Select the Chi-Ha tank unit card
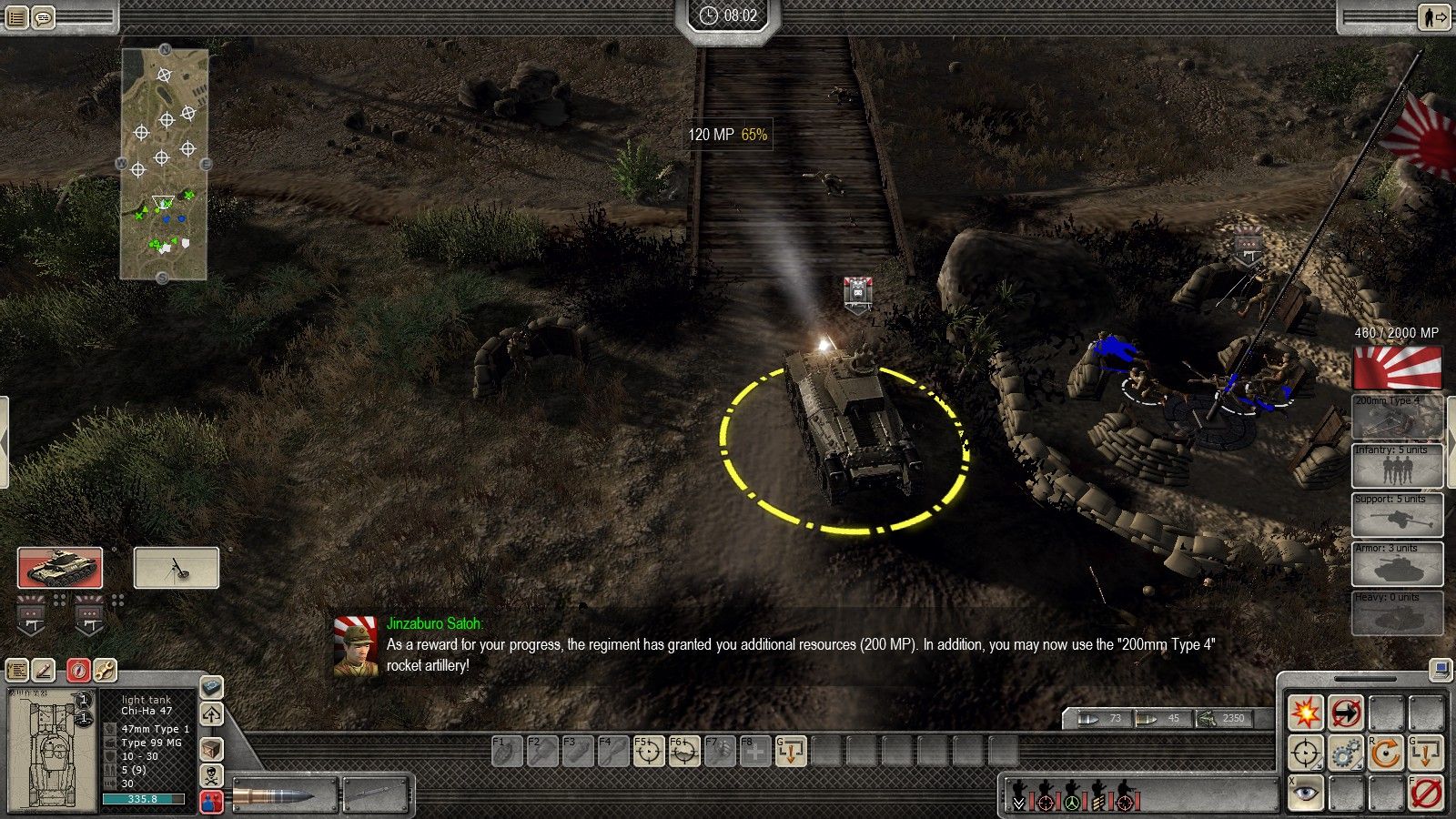This screenshot has width=1456, height=819. 60,568
